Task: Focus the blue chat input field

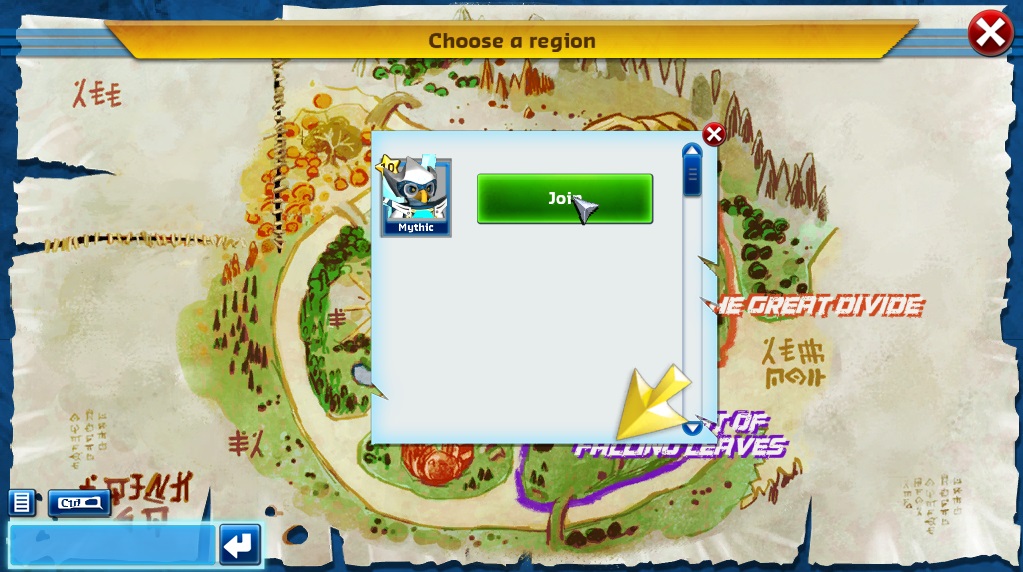Action: pyautogui.click(x=110, y=545)
